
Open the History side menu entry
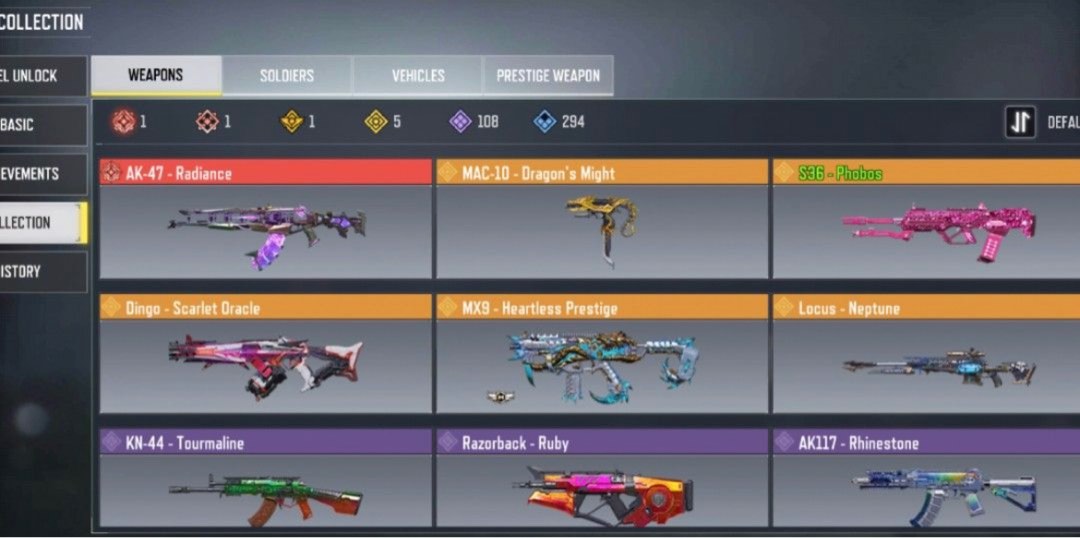(x=42, y=271)
